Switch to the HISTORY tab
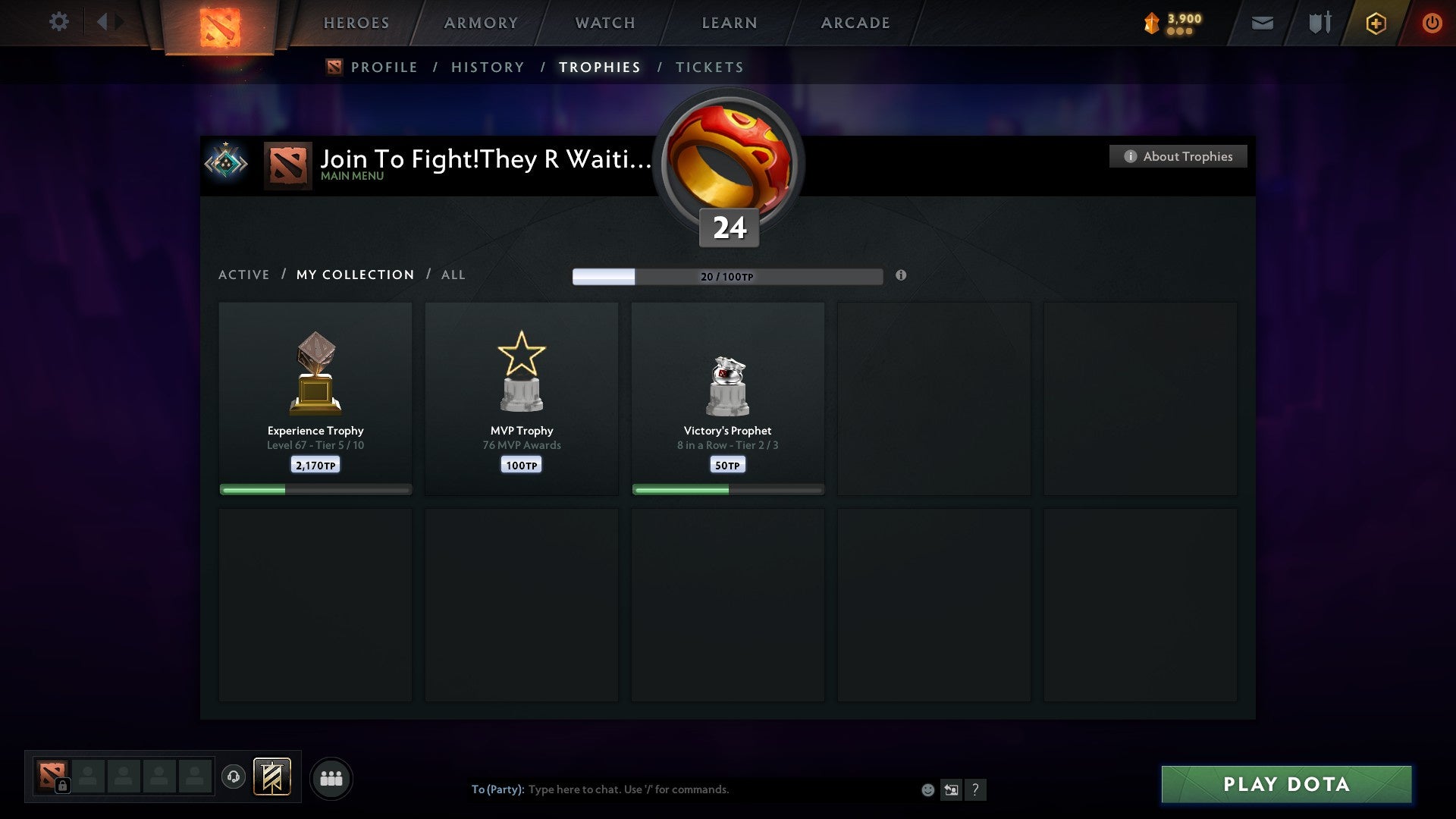Image resolution: width=1456 pixels, height=819 pixels. 487,67
